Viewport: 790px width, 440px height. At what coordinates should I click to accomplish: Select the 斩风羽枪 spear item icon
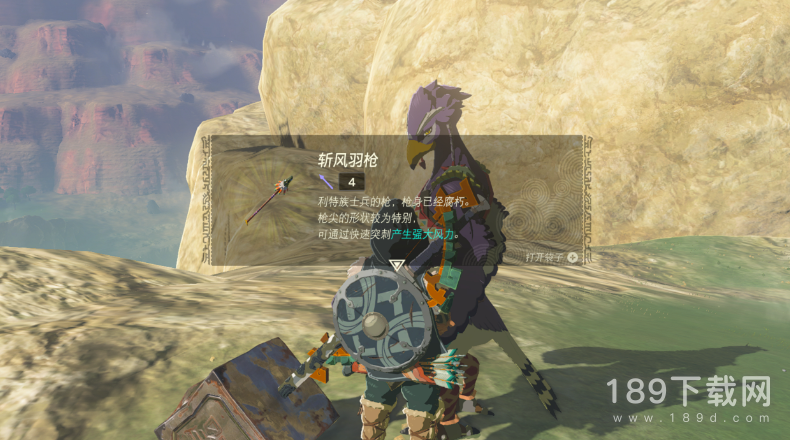point(270,199)
